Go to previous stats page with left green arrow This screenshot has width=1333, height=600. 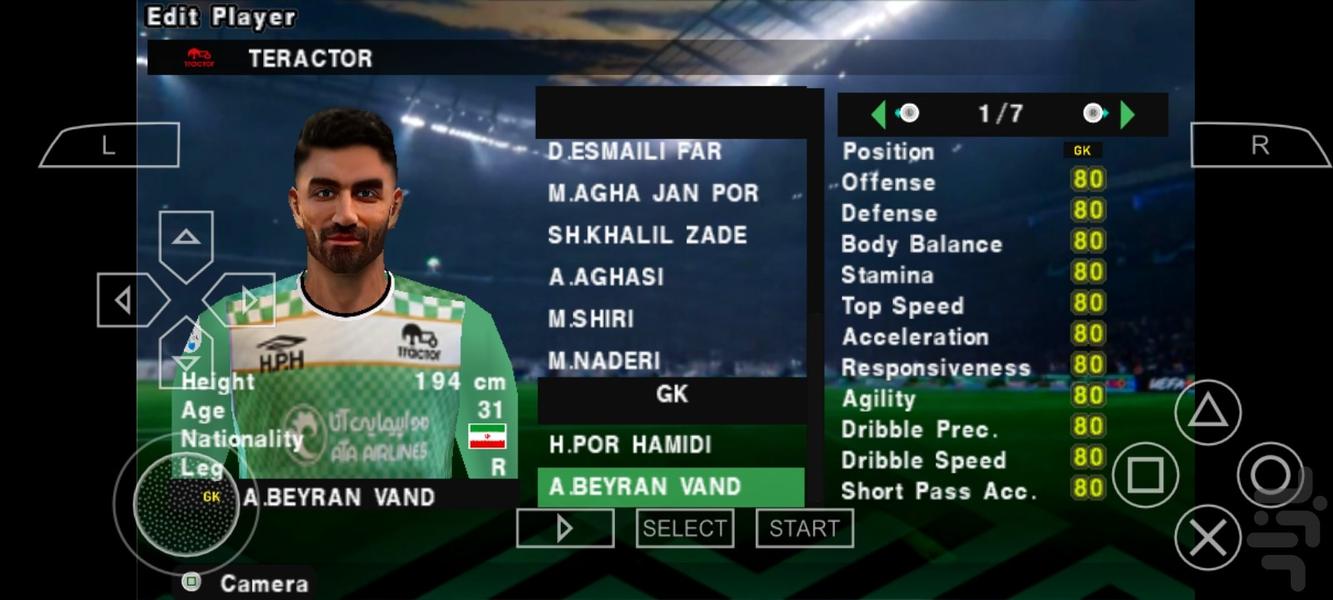pos(879,114)
